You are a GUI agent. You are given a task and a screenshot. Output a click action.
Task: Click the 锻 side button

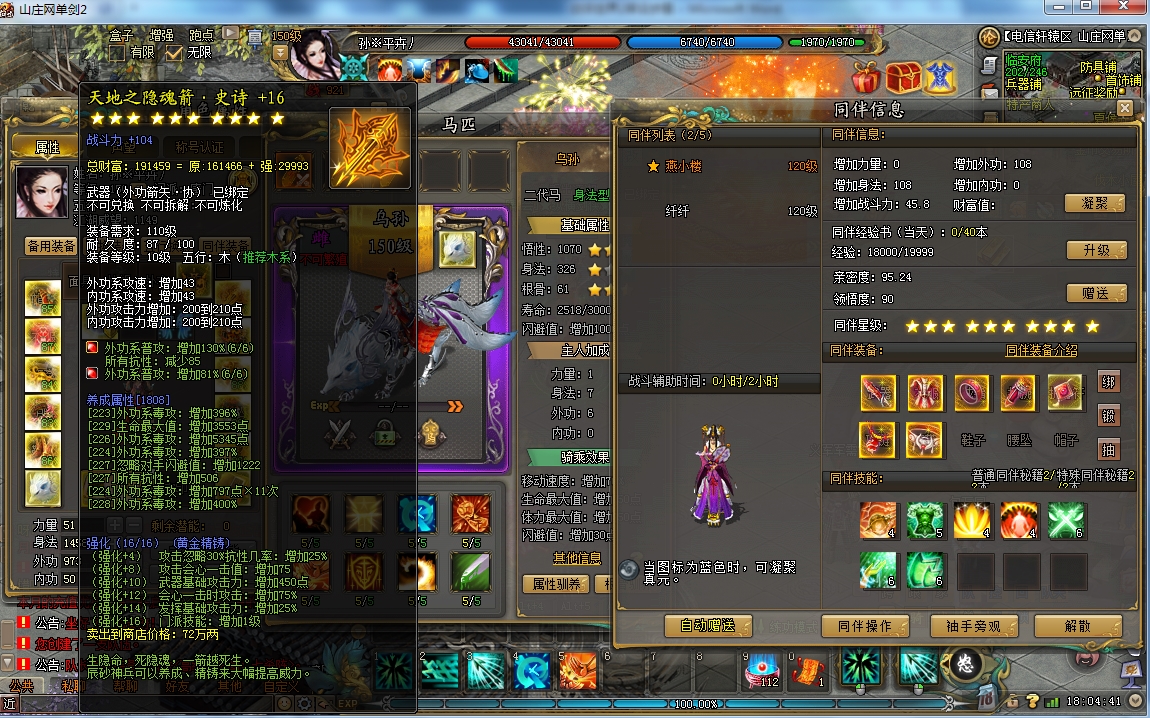1108,416
